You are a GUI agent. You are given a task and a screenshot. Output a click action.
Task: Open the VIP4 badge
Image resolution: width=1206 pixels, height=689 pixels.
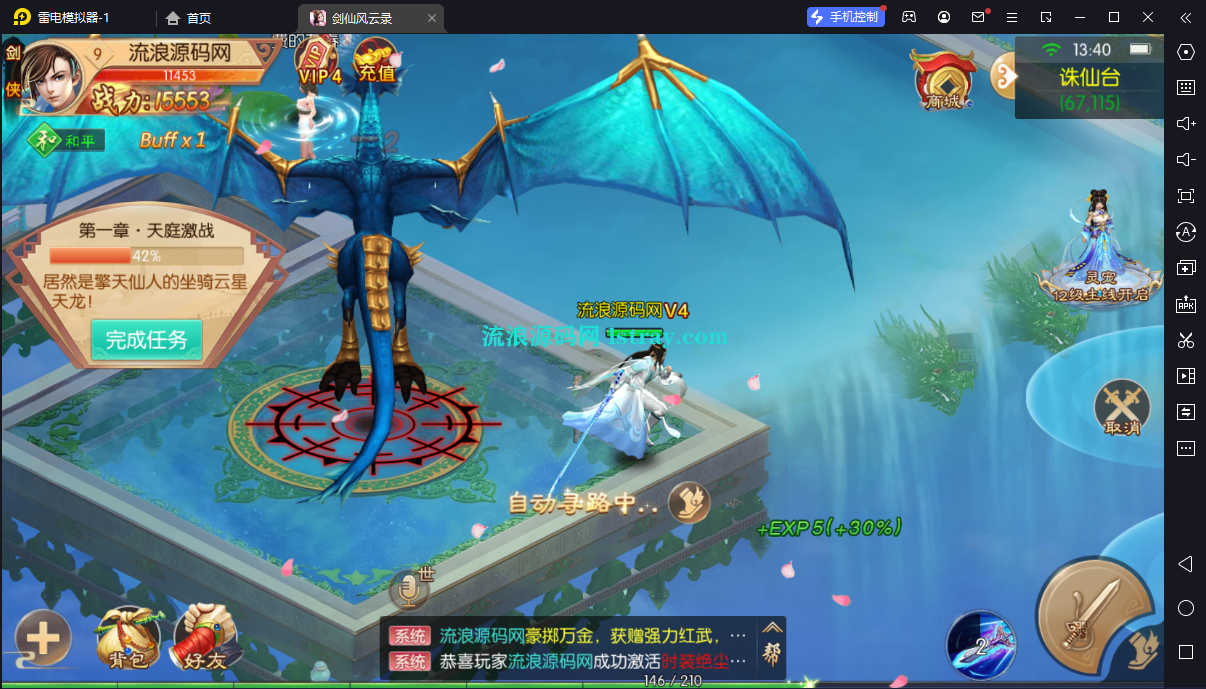tap(318, 63)
